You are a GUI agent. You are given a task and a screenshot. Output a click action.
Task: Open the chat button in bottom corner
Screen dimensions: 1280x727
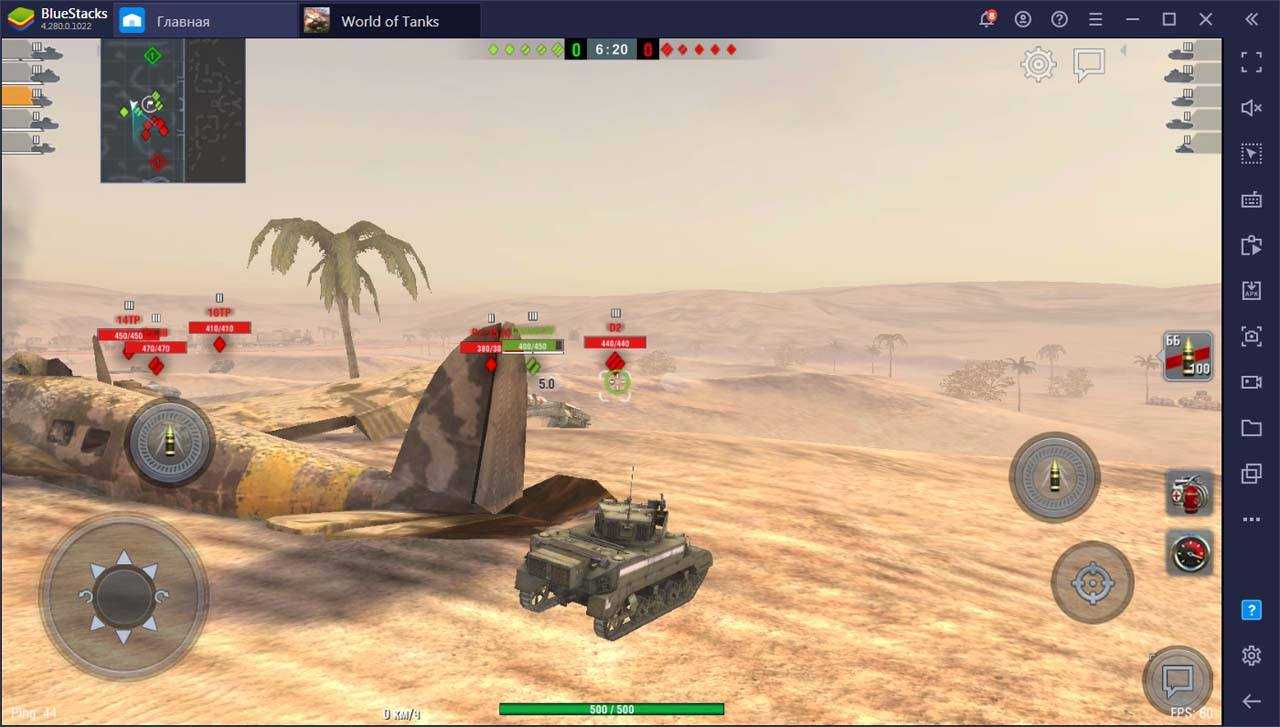tap(1177, 681)
